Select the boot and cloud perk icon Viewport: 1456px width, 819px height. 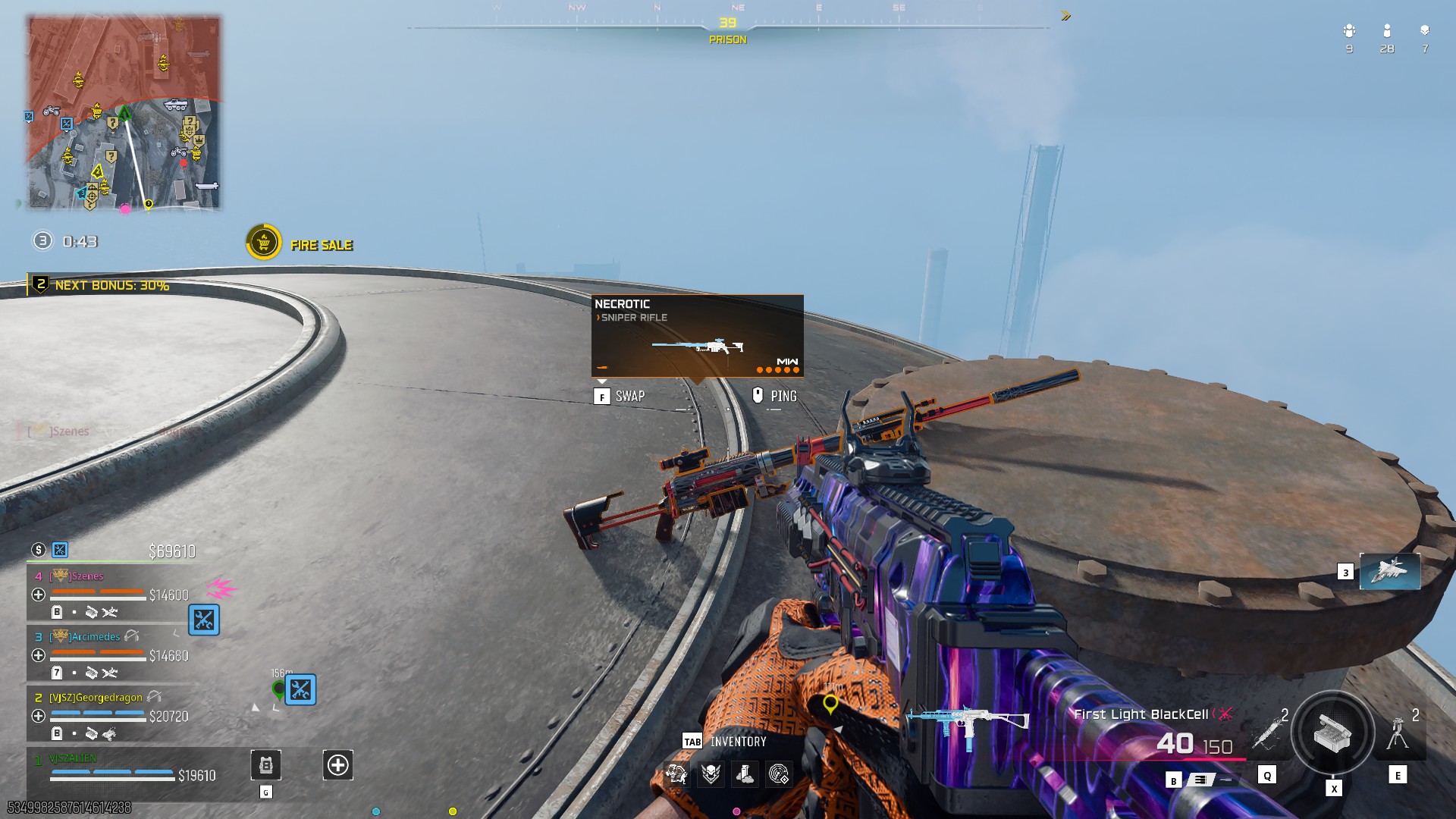pos(745,773)
